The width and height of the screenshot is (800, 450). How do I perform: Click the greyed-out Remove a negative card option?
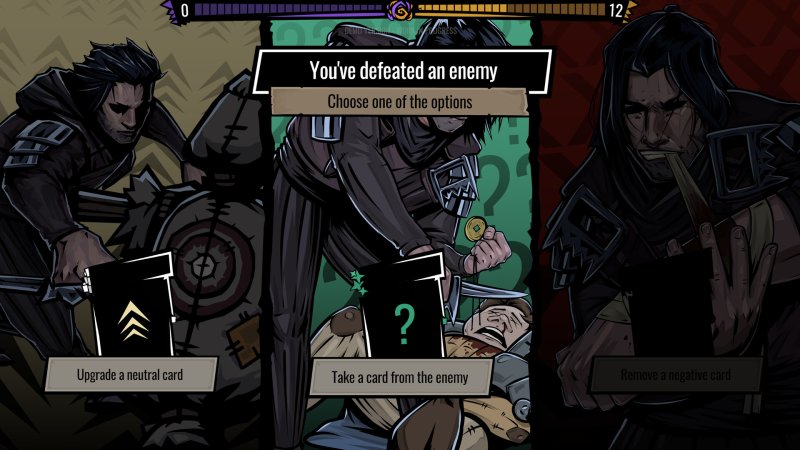pos(676,376)
